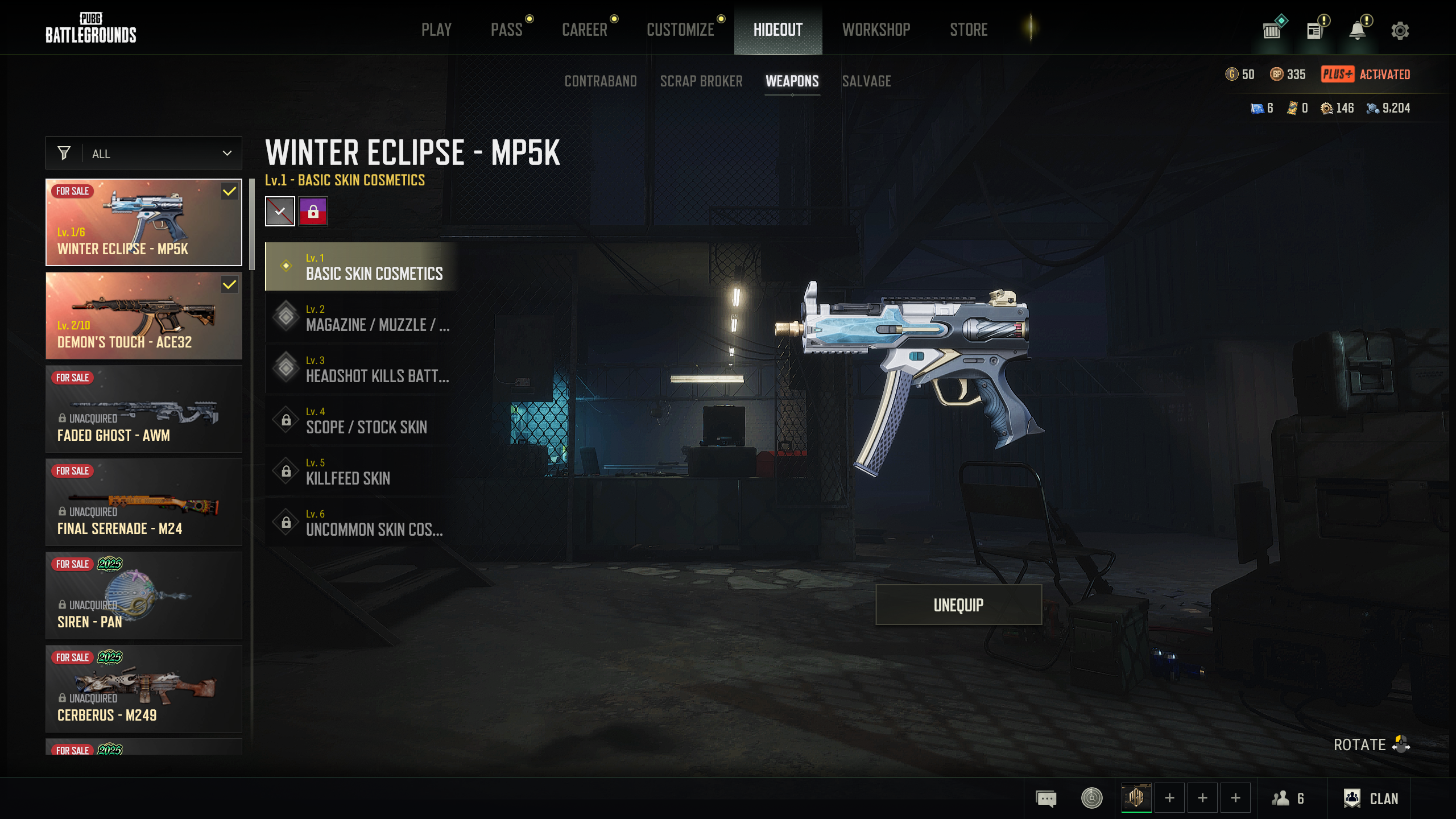
Task: Open the Play tab
Action: (436, 30)
